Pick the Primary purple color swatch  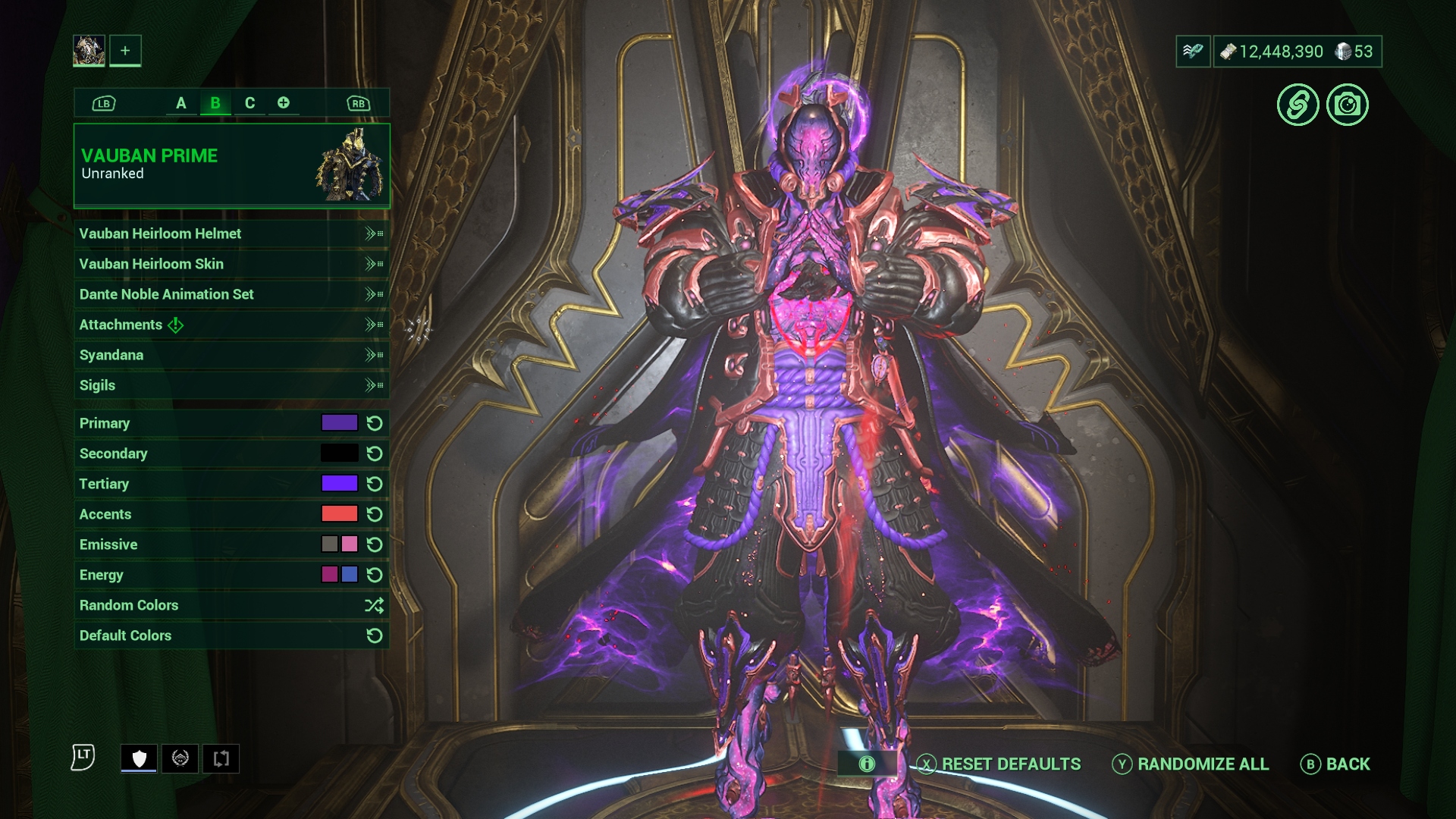point(339,423)
